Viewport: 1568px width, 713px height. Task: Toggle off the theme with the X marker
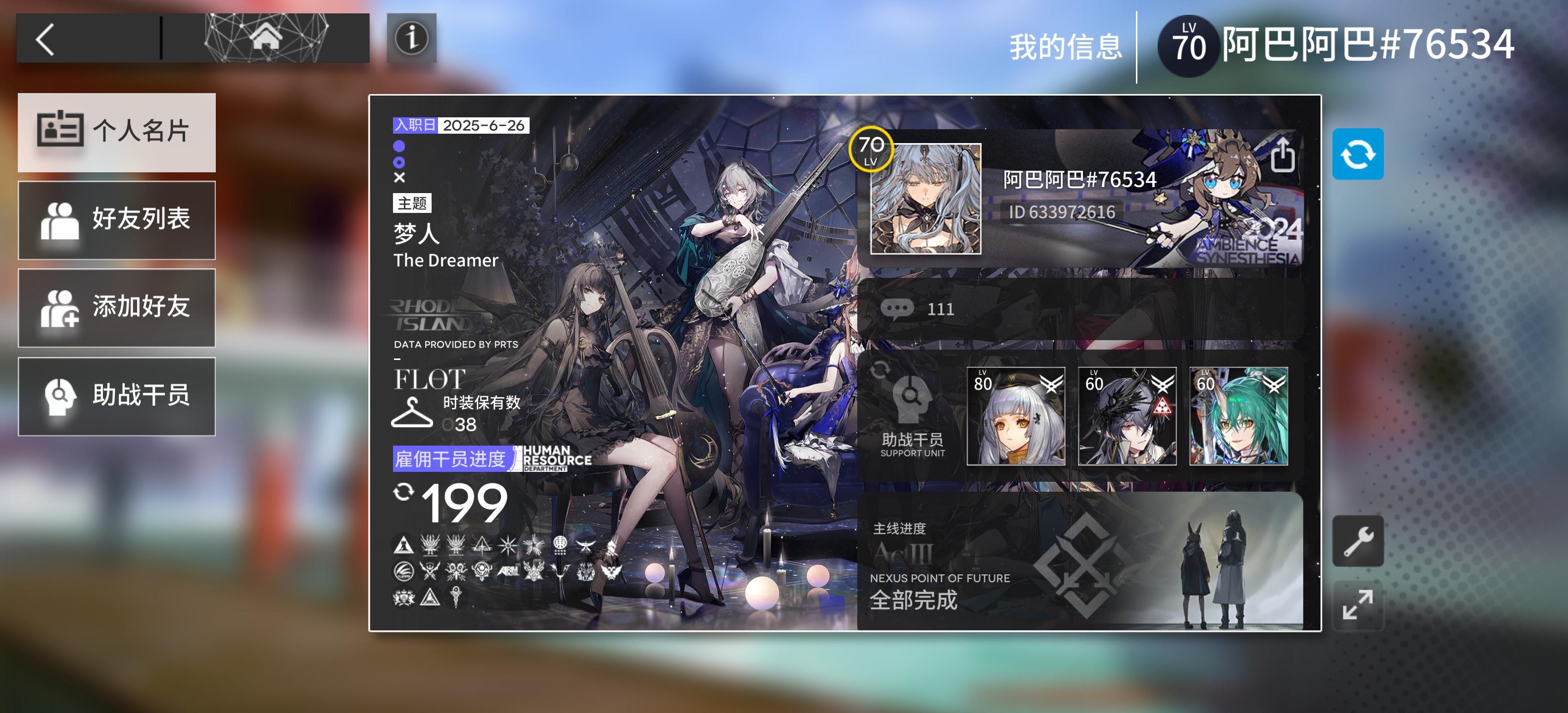[399, 178]
